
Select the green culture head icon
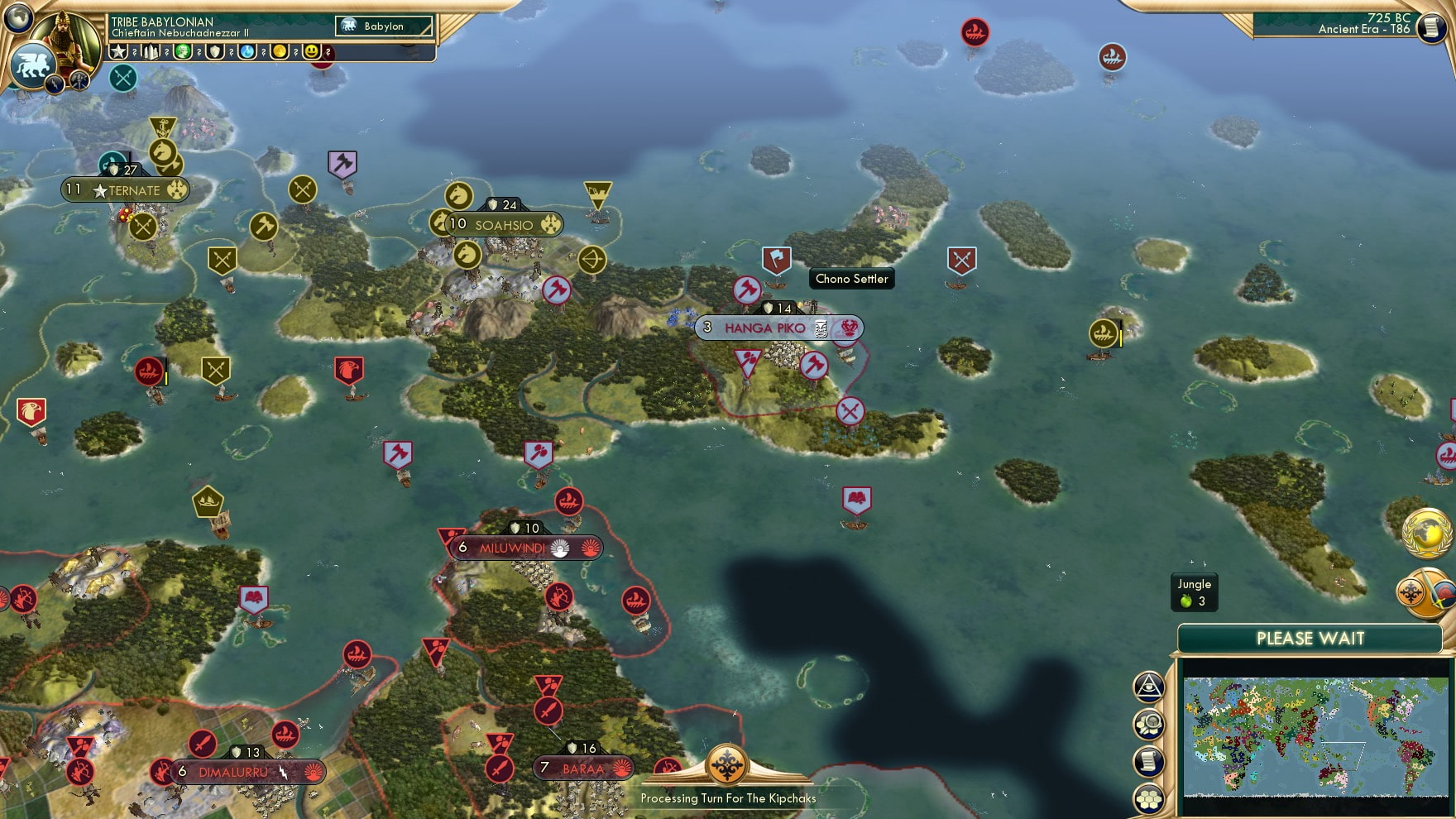[x=183, y=52]
